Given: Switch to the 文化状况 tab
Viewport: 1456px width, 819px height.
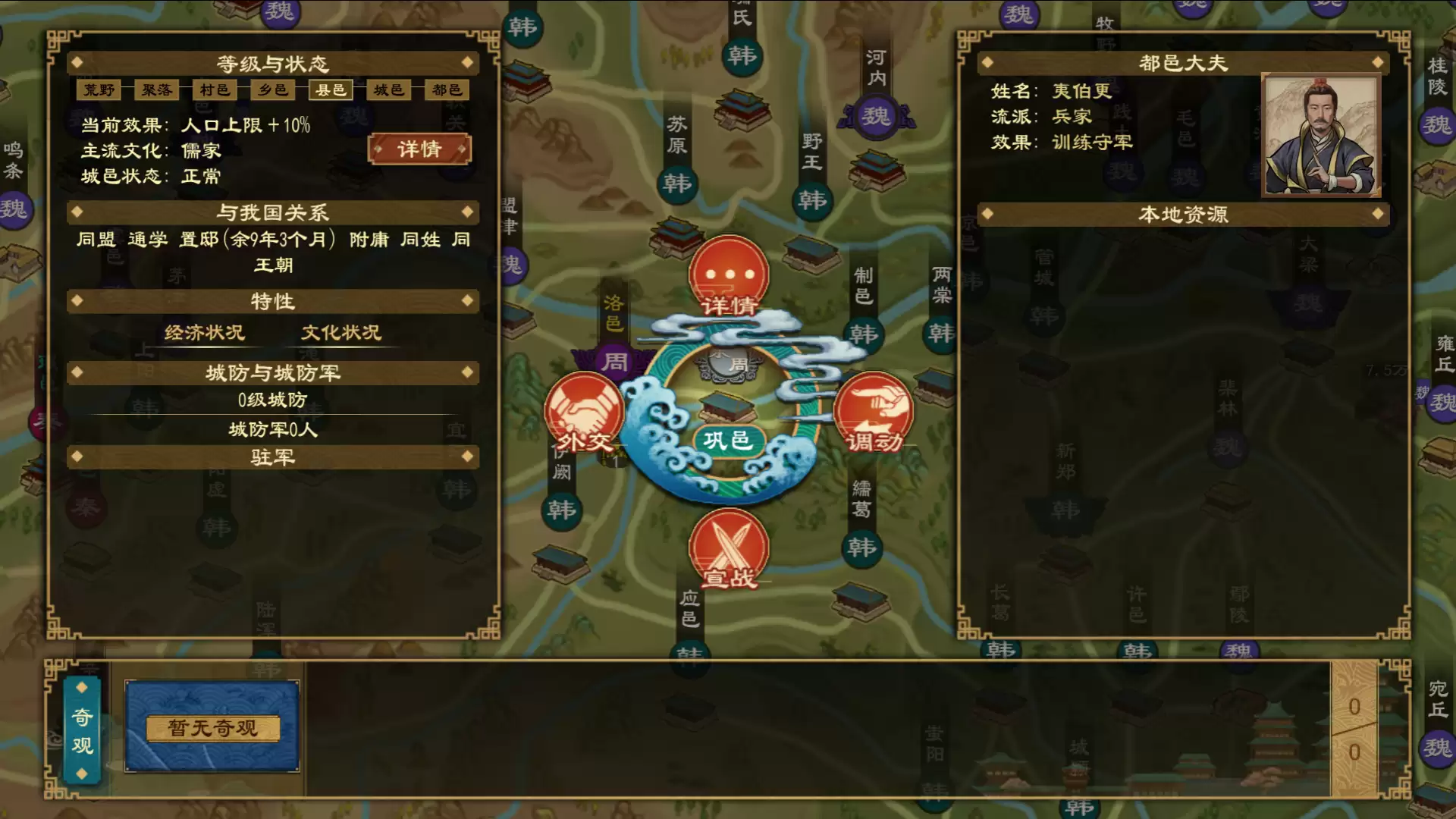Looking at the screenshot, I should 340,332.
